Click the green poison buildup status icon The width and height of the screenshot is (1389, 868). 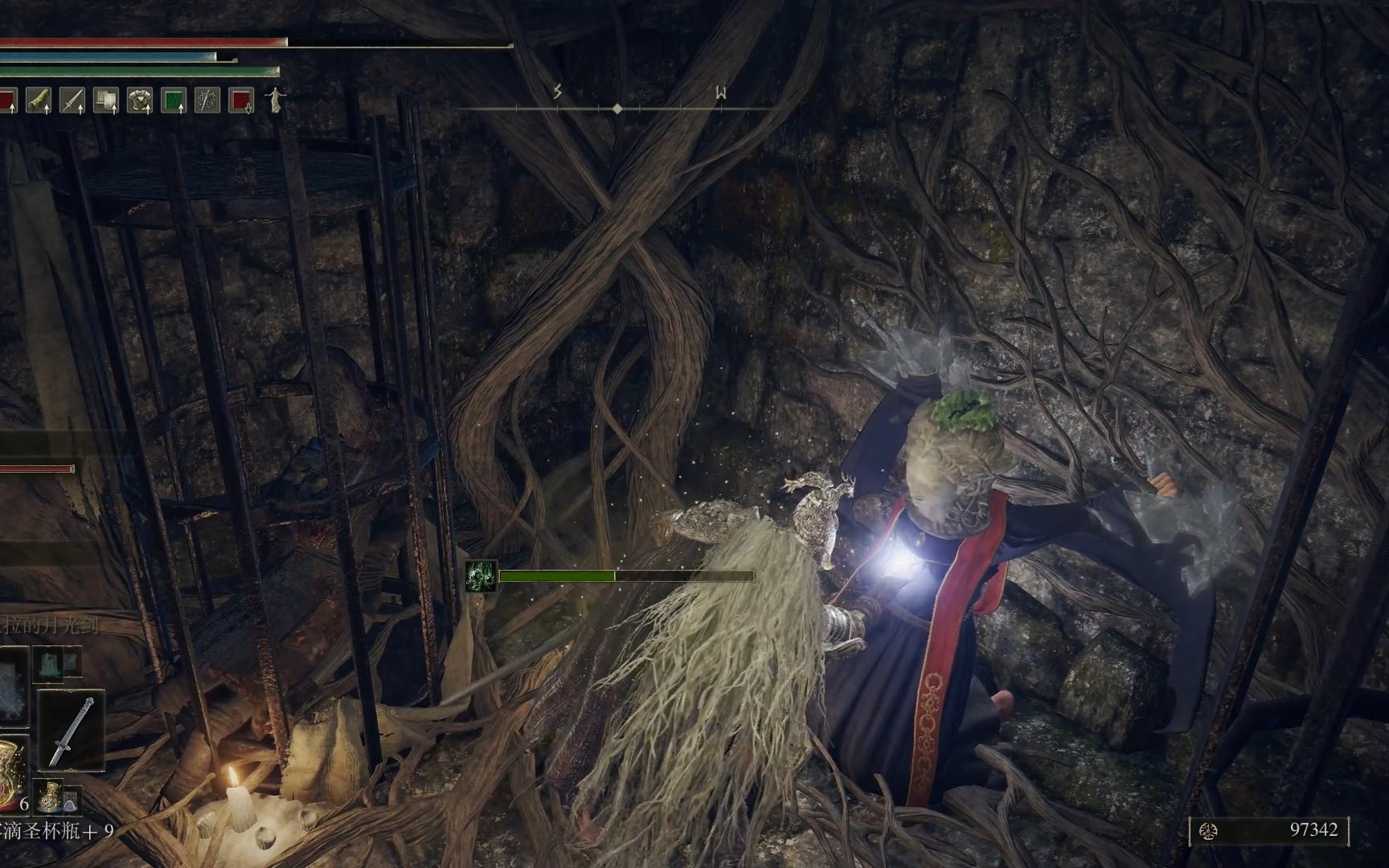coord(481,576)
